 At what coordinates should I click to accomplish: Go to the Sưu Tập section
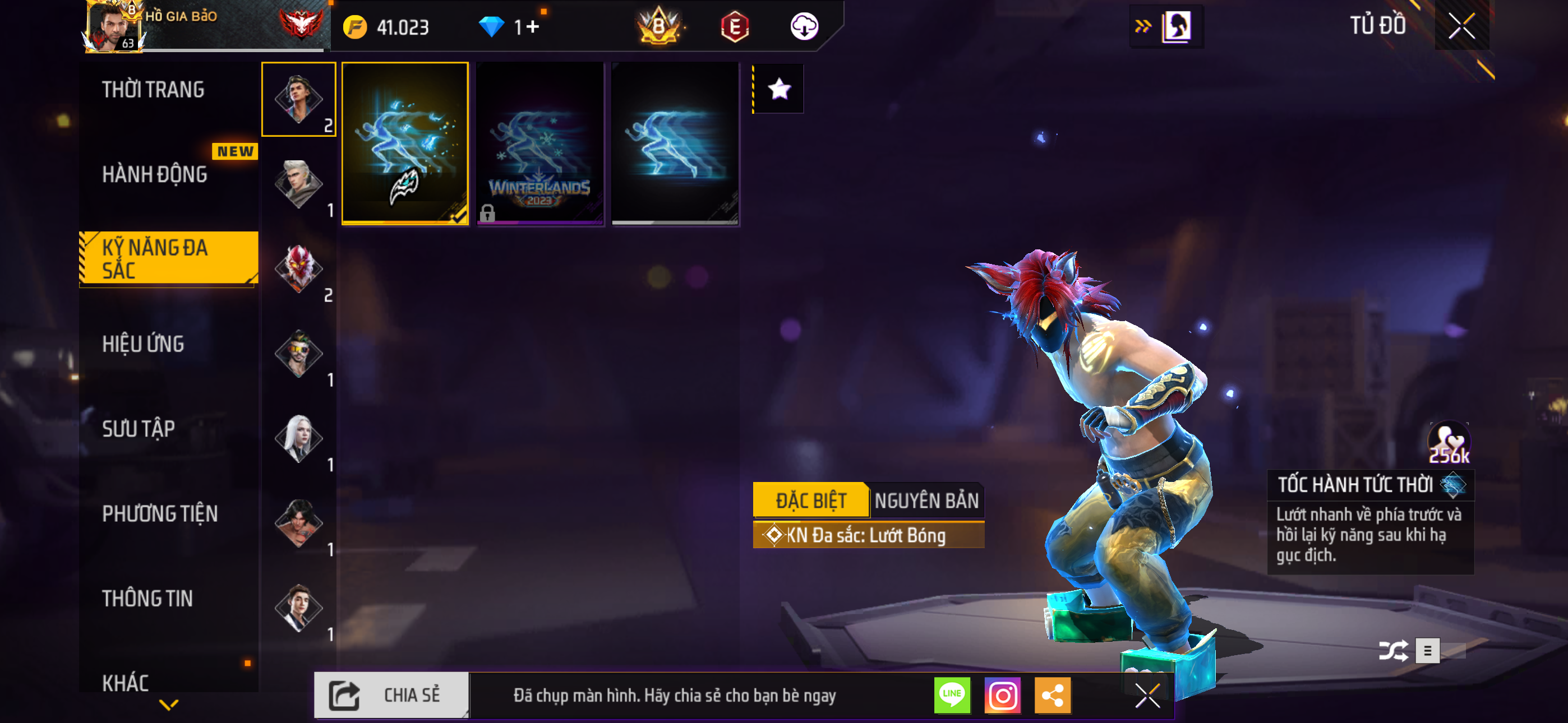(138, 428)
